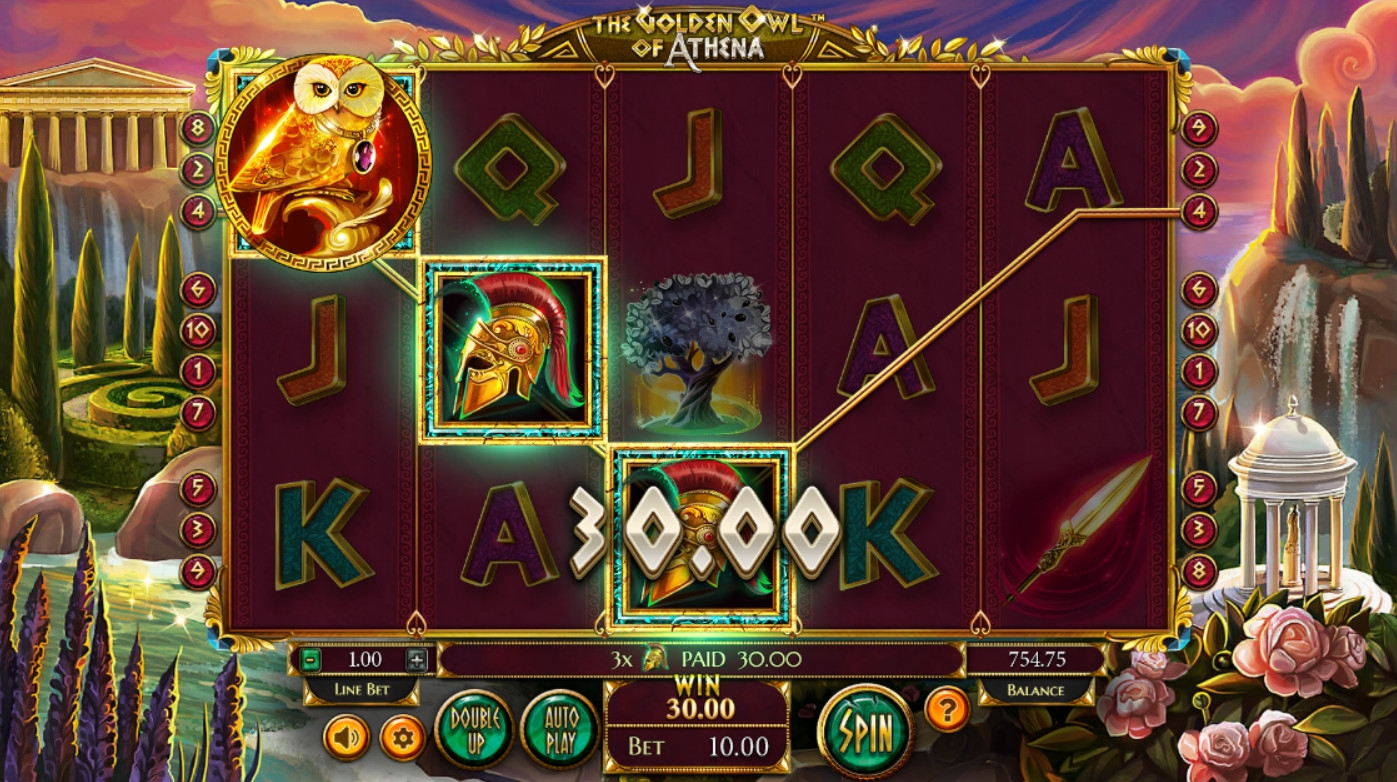Decrease the line bet with minus

coord(313,660)
